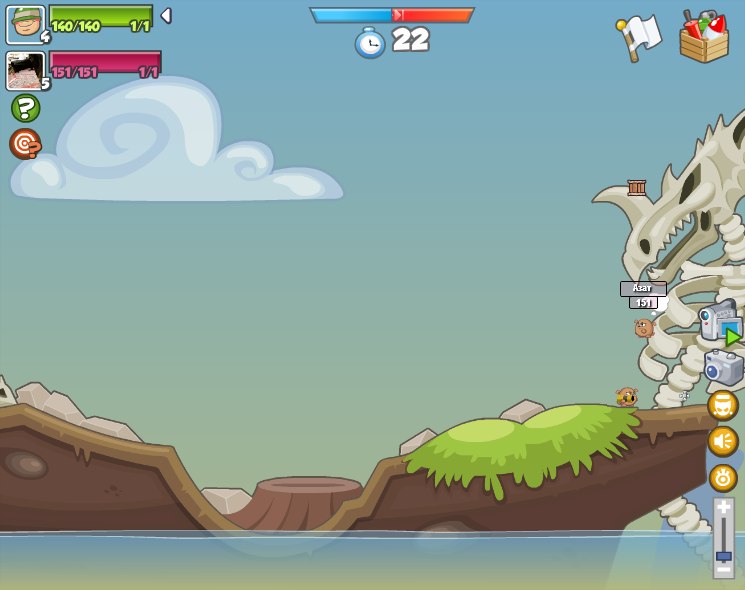This screenshot has height=590, width=745.
Task: Click the target hint icon
Action: [x=25, y=144]
